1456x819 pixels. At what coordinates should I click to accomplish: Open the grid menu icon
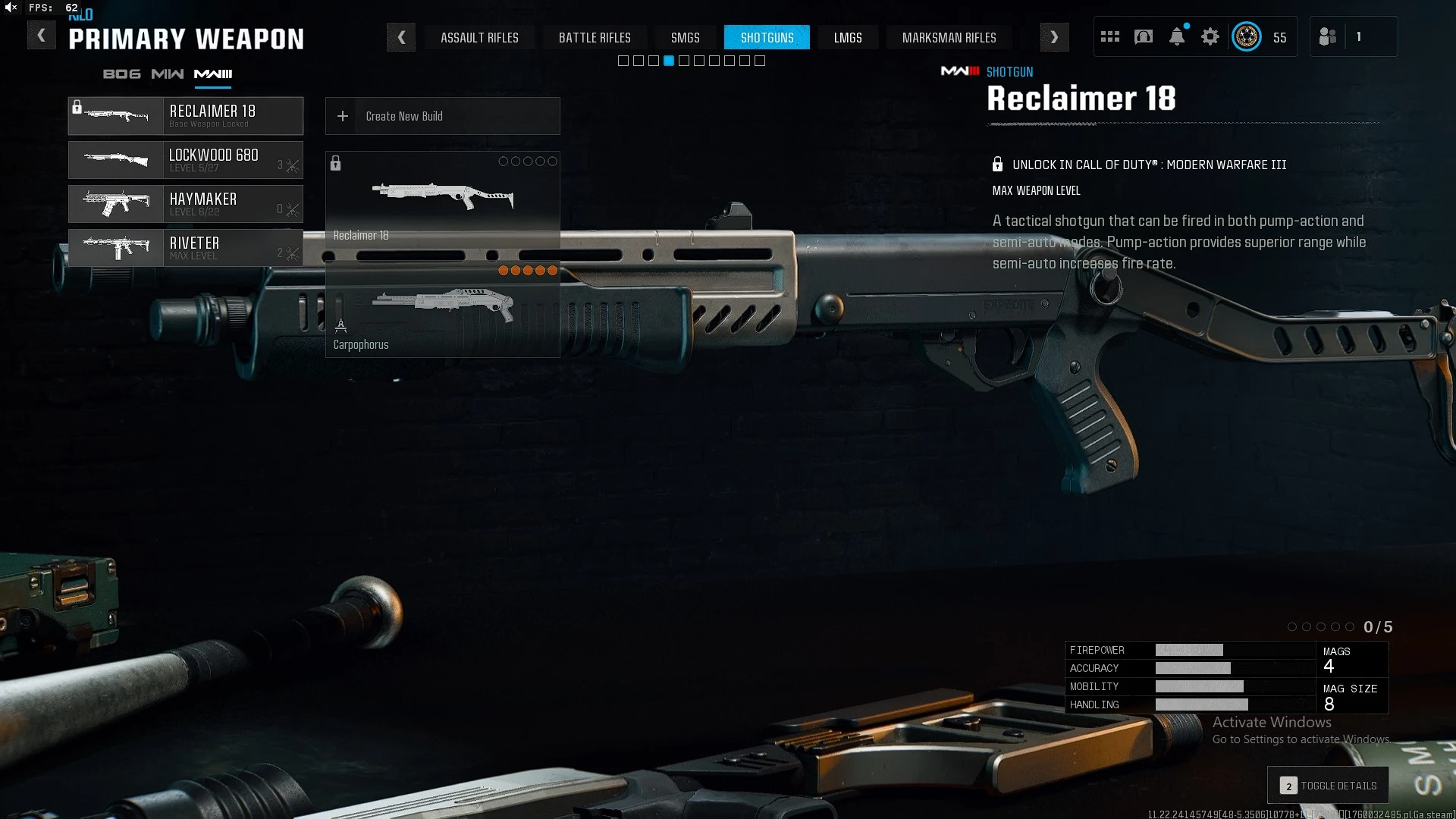coord(1110,36)
